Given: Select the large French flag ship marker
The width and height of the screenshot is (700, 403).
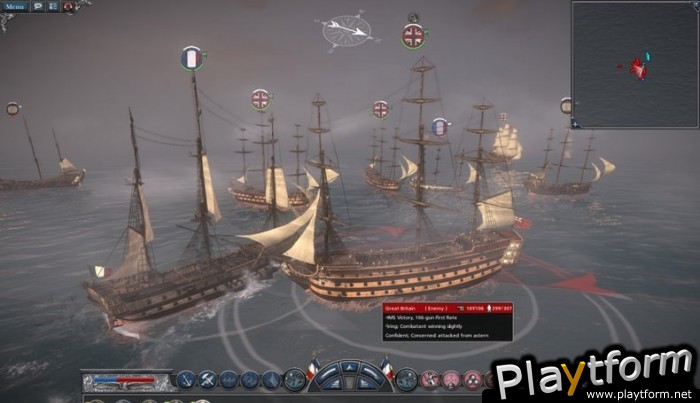Looking at the screenshot, I should [193, 58].
